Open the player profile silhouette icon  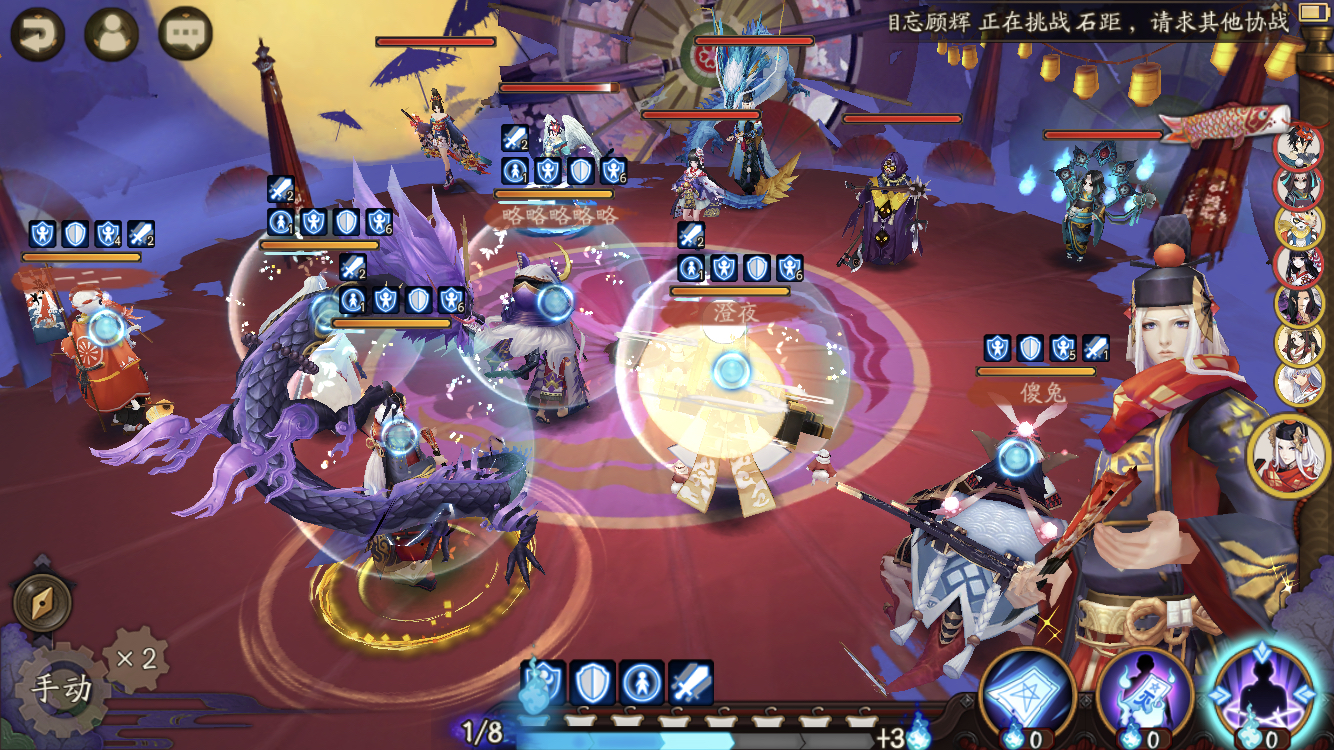pos(111,34)
